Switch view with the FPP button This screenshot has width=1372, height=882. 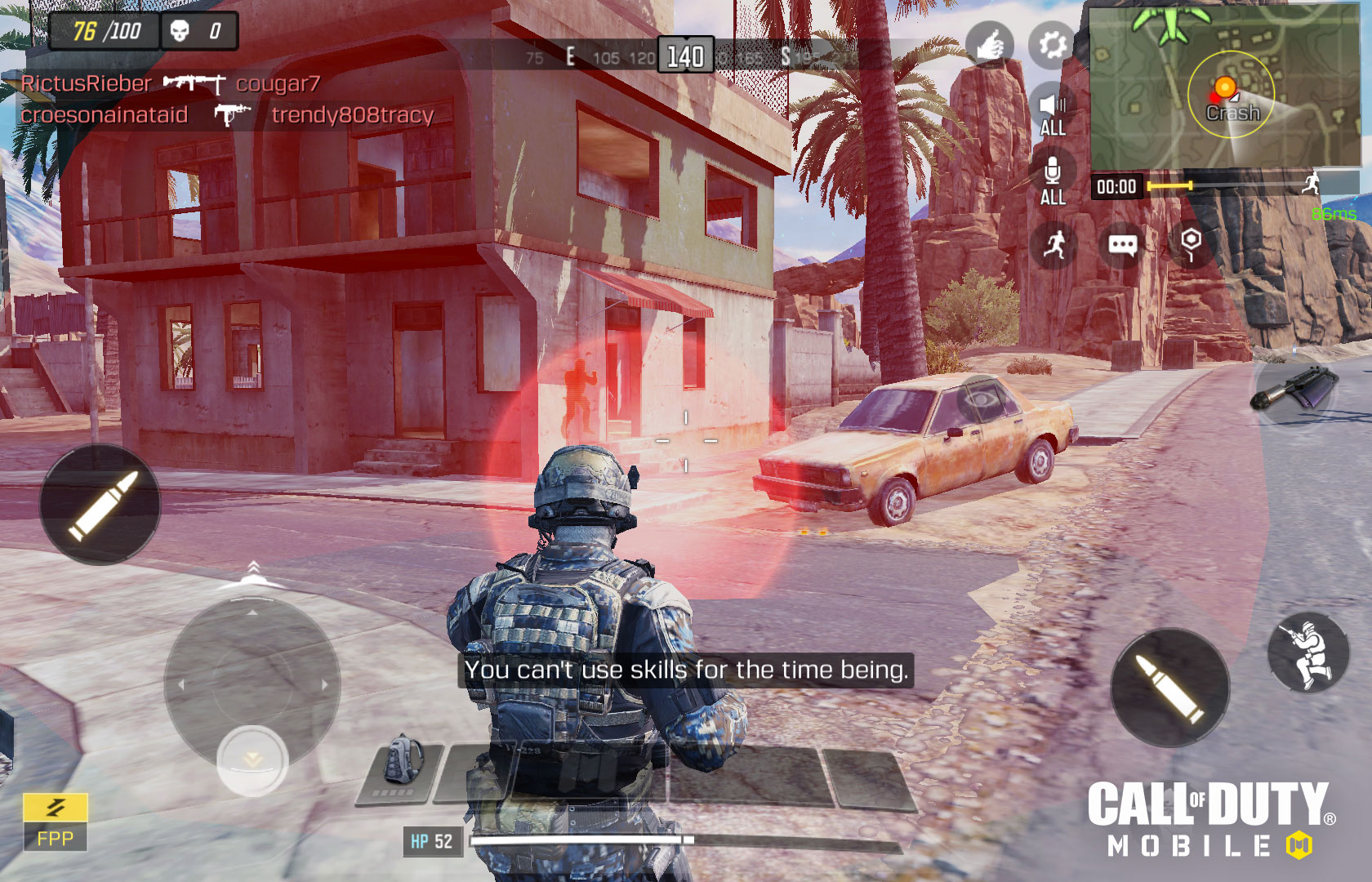click(x=55, y=822)
